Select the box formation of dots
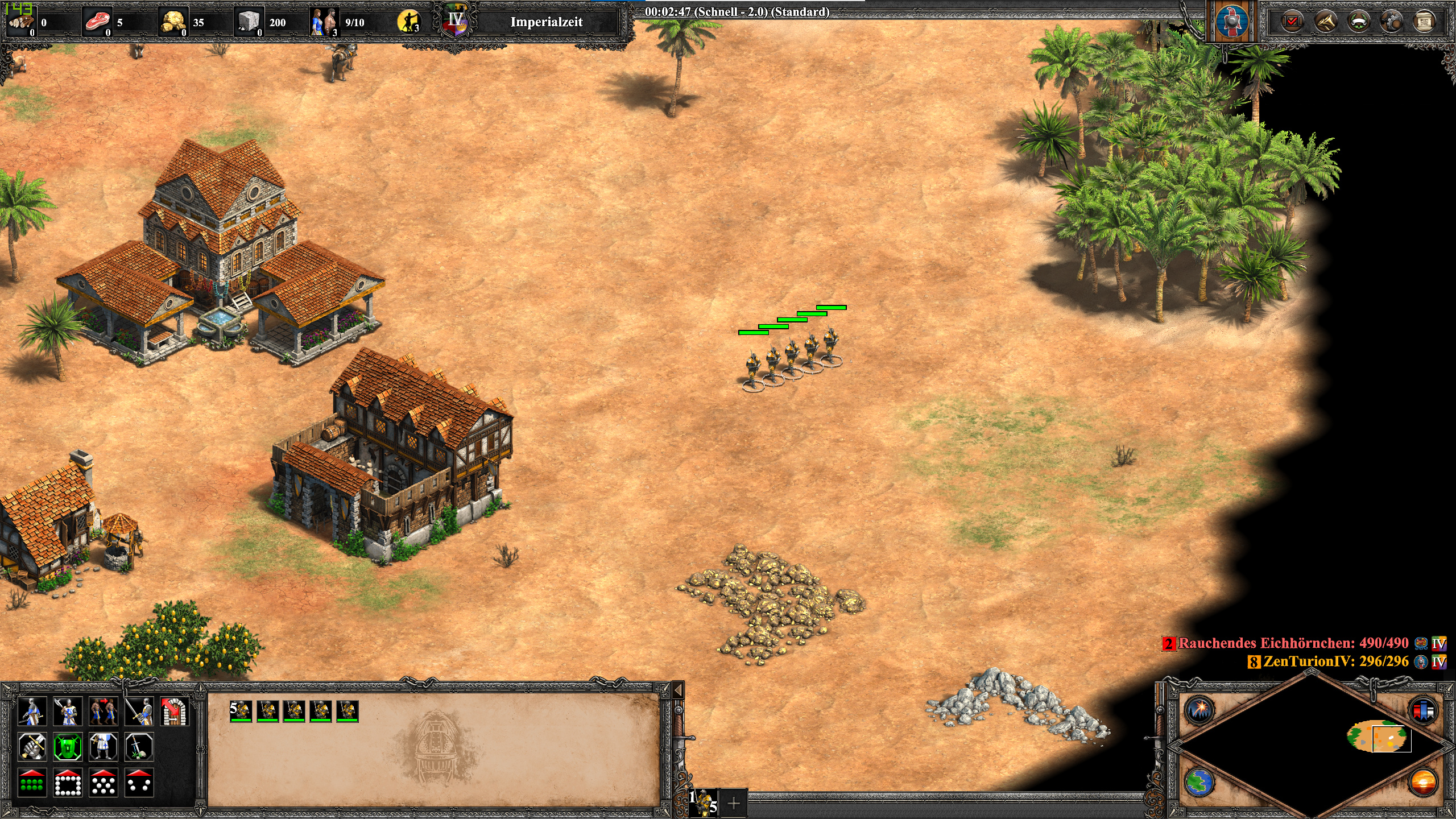The width and height of the screenshot is (1456, 819). [68, 783]
